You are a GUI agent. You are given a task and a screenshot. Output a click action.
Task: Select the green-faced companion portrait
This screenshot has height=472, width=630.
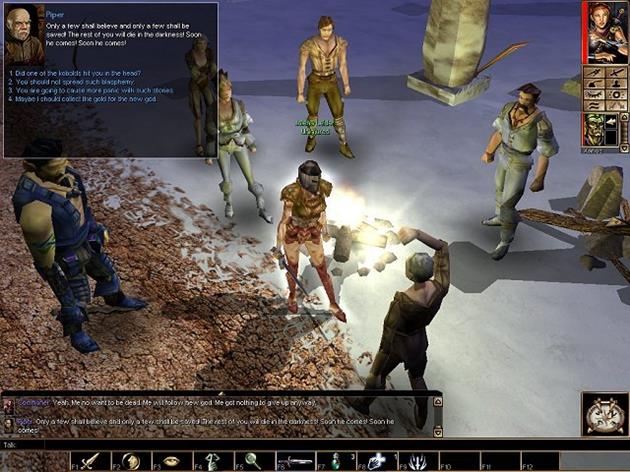pyautogui.click(x=596, y=129)
